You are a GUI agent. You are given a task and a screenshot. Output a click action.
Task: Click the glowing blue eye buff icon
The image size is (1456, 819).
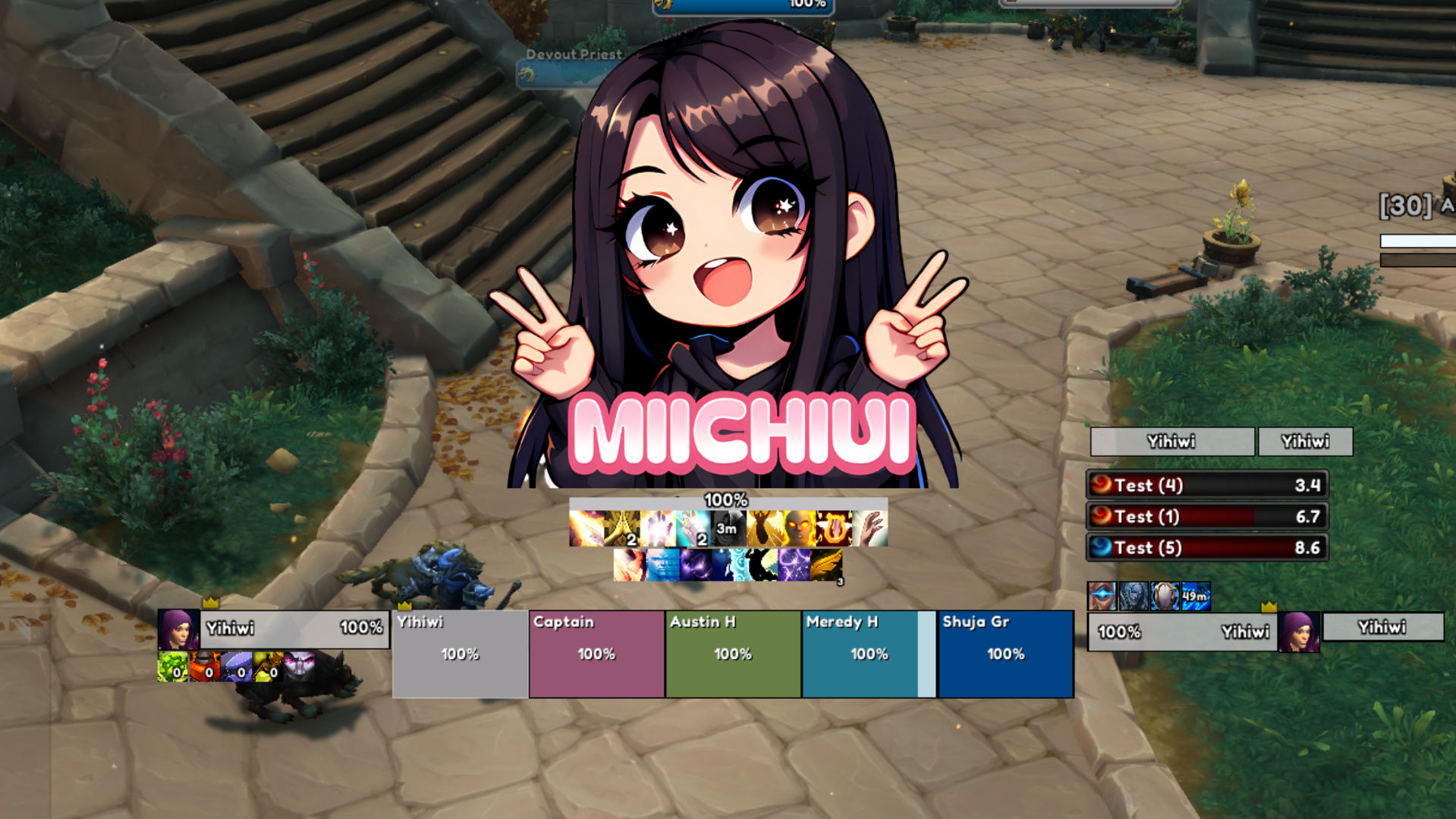1102,597
